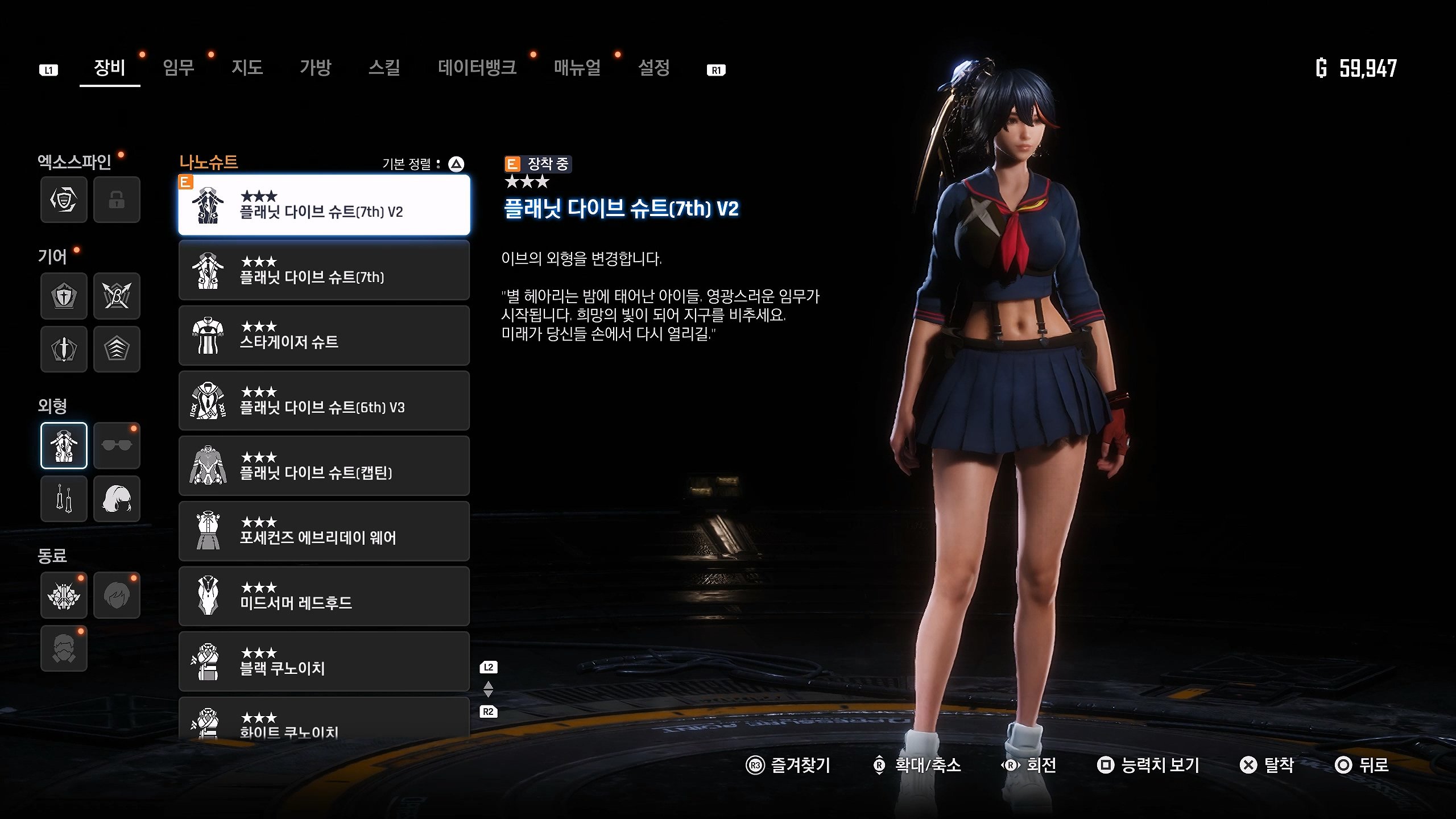
Task: Equip the 블랙 쿠노이치 outfit
Action: (x=324, y=661)
